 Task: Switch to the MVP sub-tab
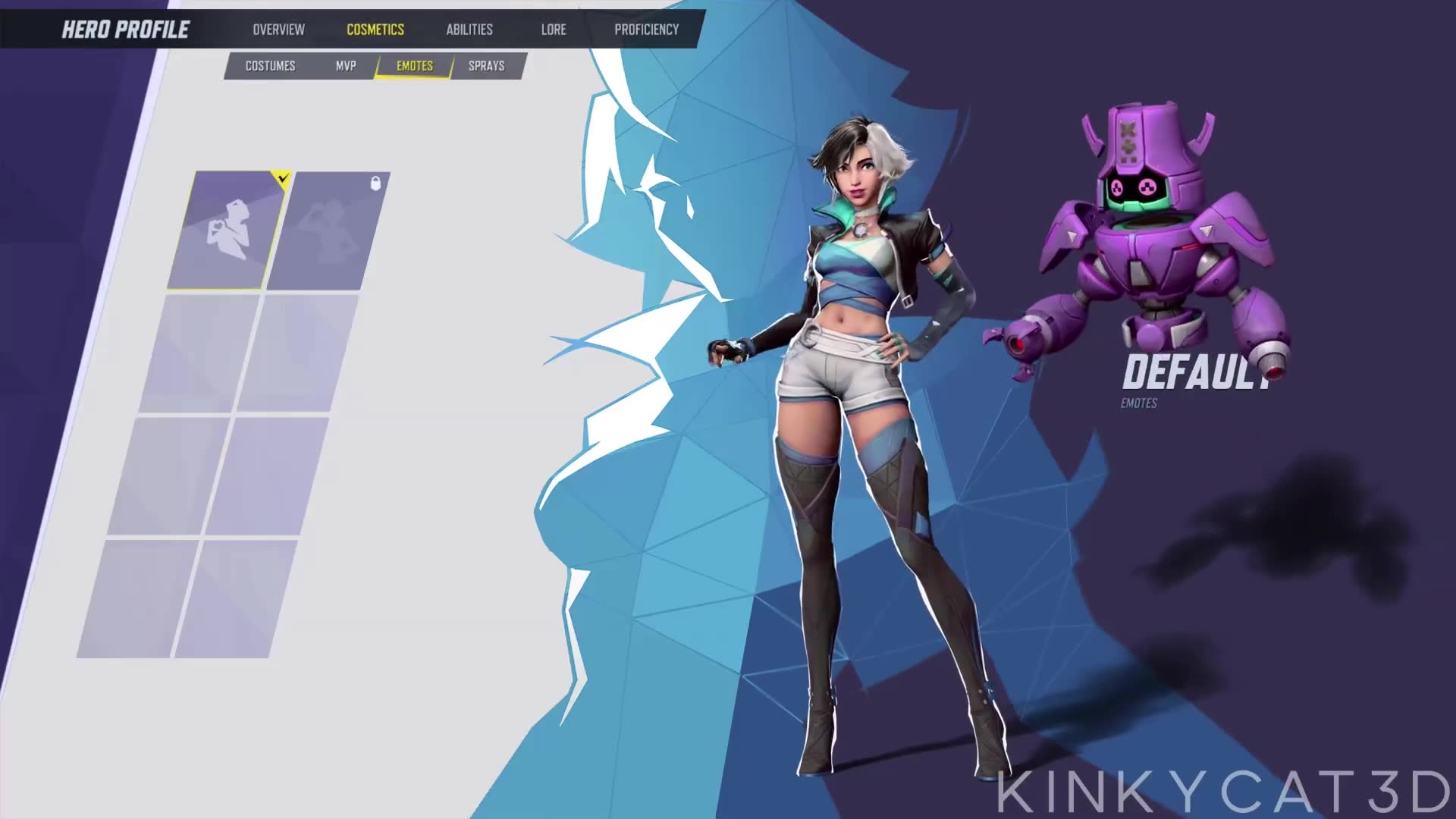pyautogui.click(x=346, y=66)
